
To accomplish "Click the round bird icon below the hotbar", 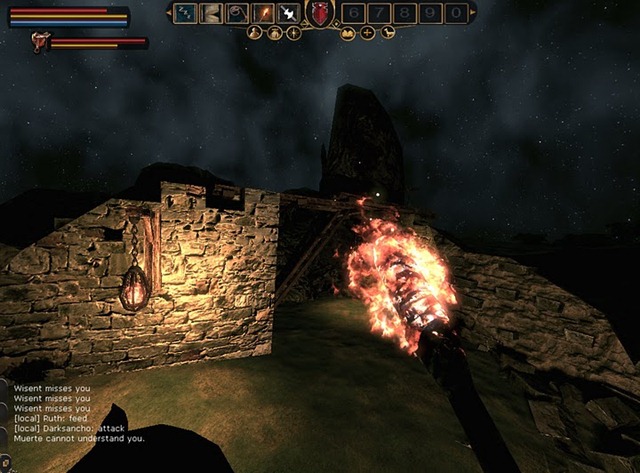I will pos(388,33).
